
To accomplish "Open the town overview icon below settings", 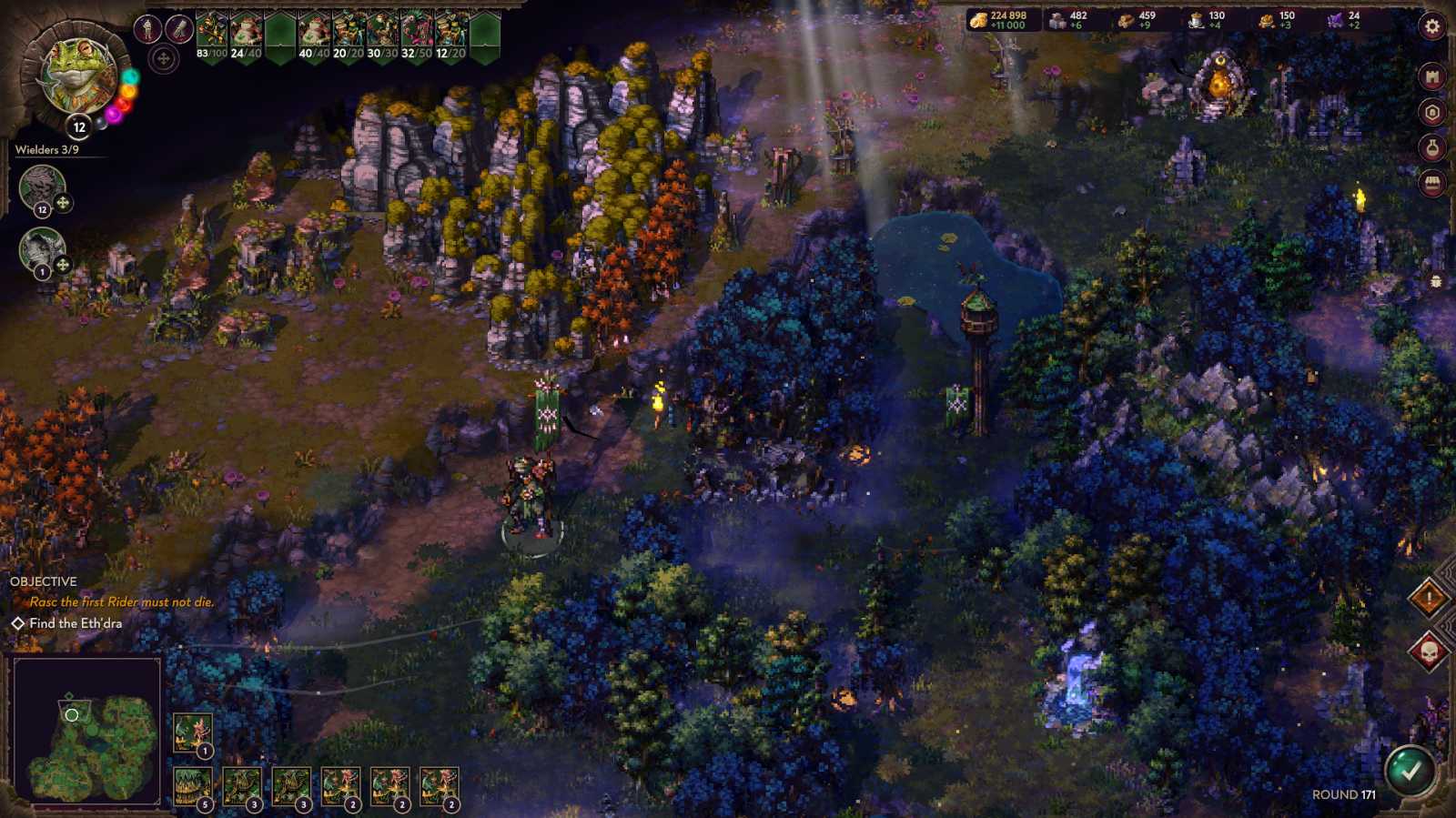I will 1431,76.
